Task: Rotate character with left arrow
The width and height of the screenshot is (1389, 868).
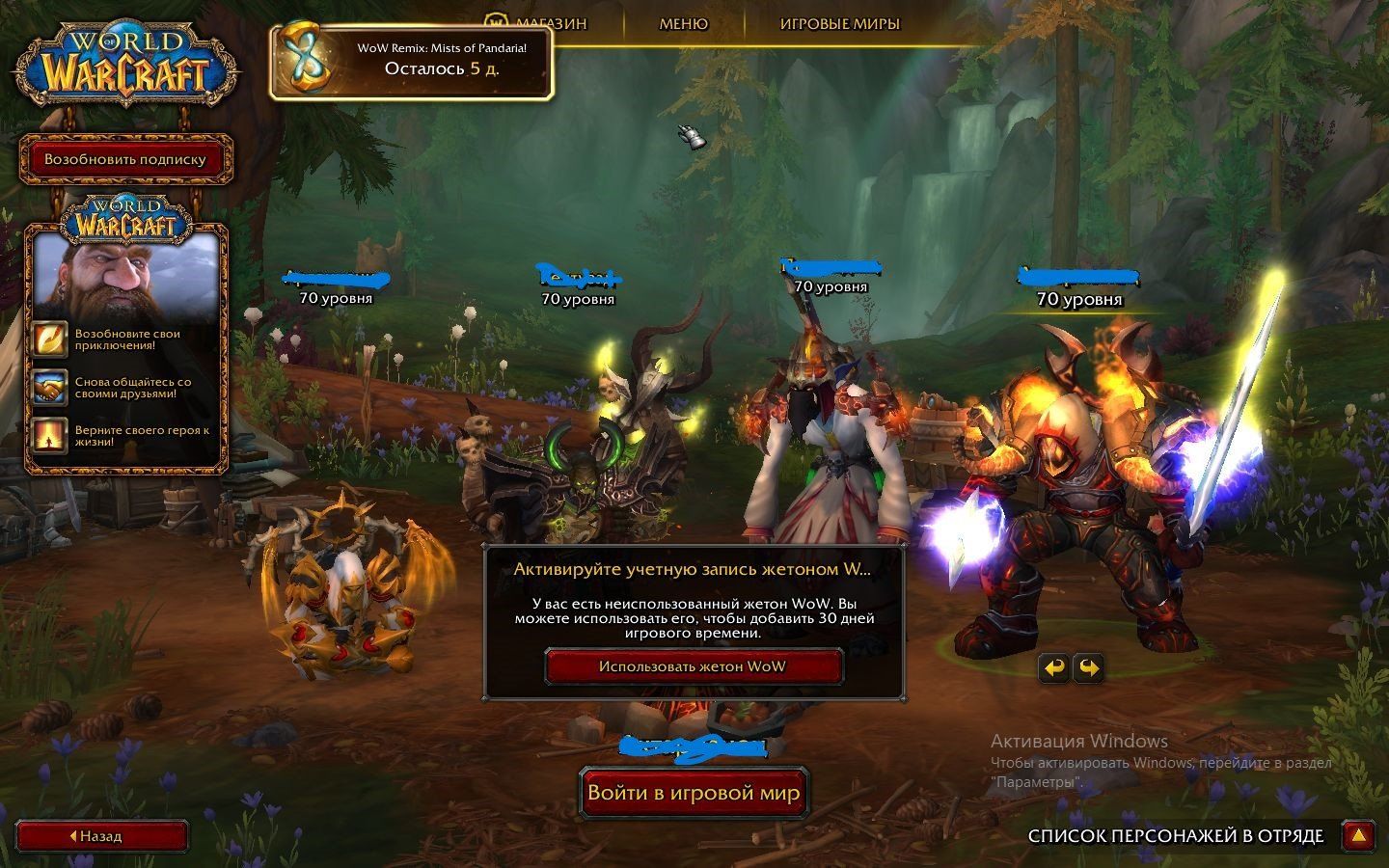Action: pos(1055,667)
